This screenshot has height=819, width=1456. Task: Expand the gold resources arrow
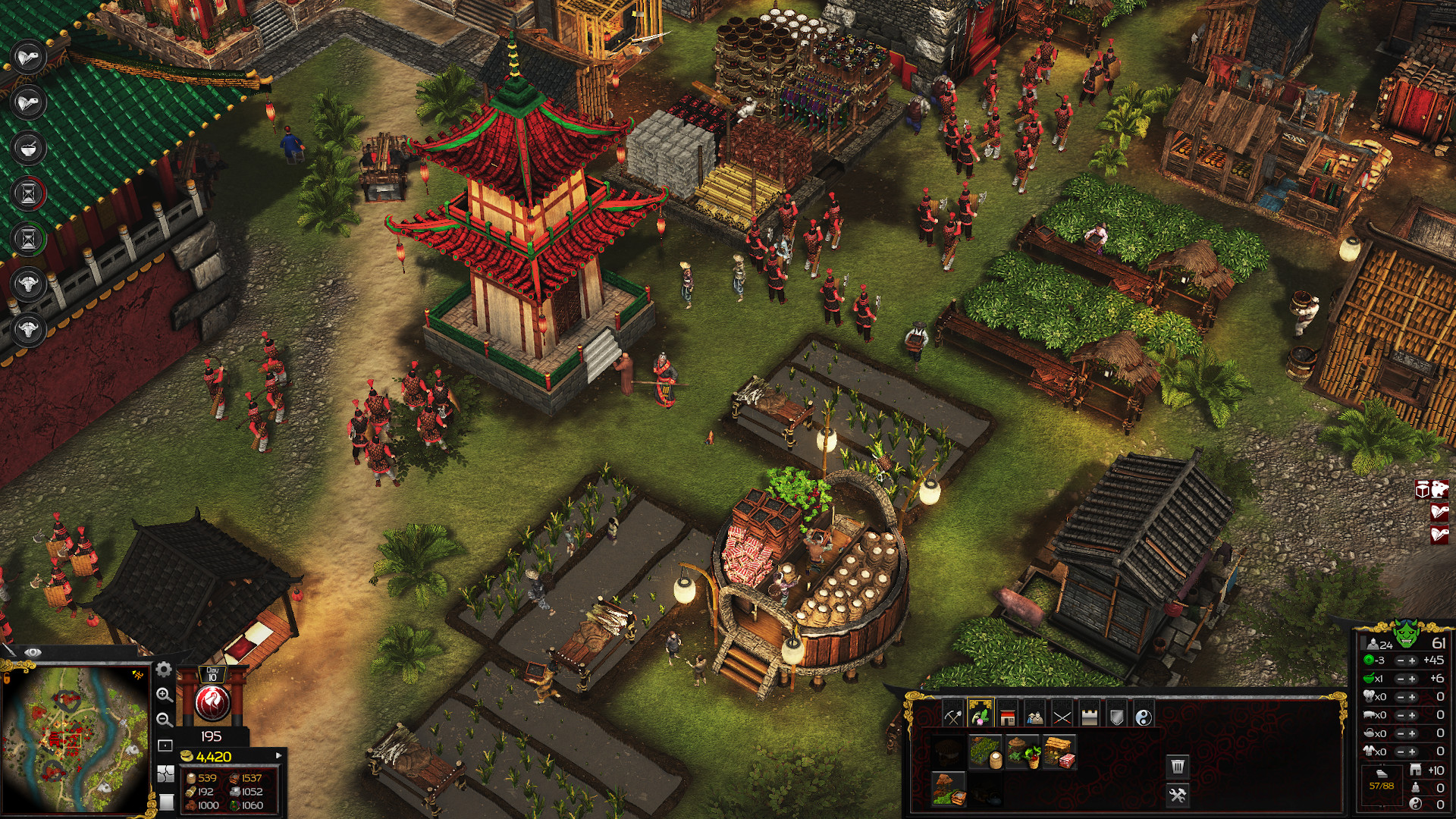(x=278, y=755)
